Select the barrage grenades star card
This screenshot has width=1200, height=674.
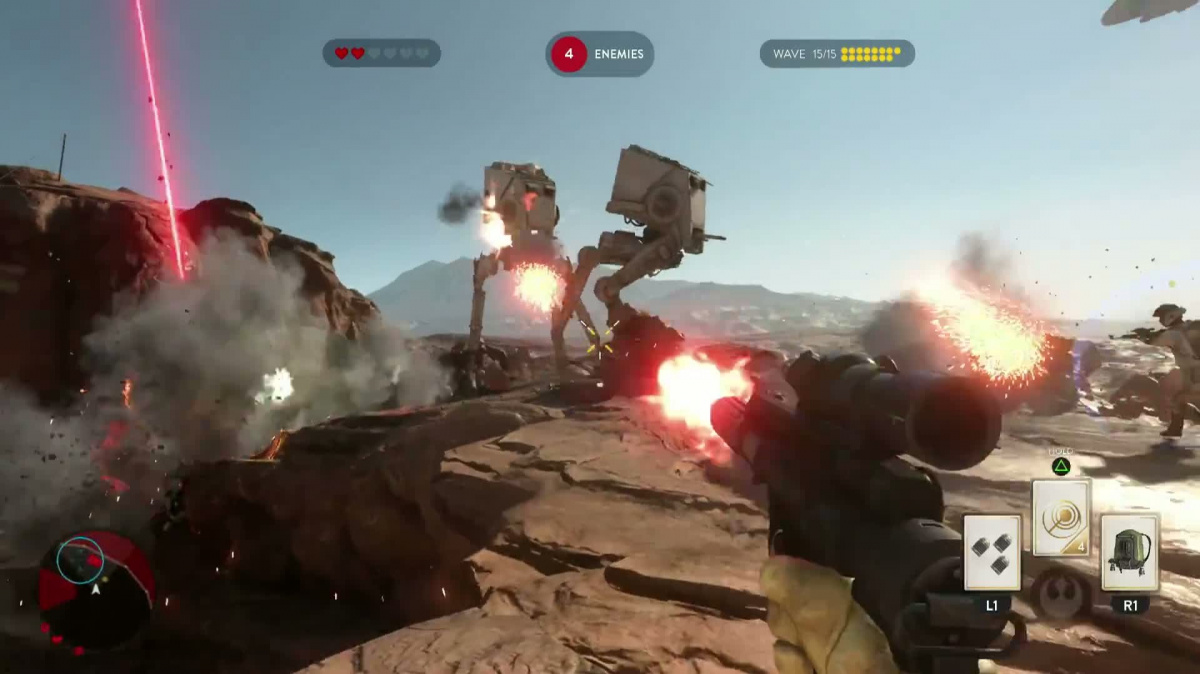pyautogui.click(x=992, y=552)
